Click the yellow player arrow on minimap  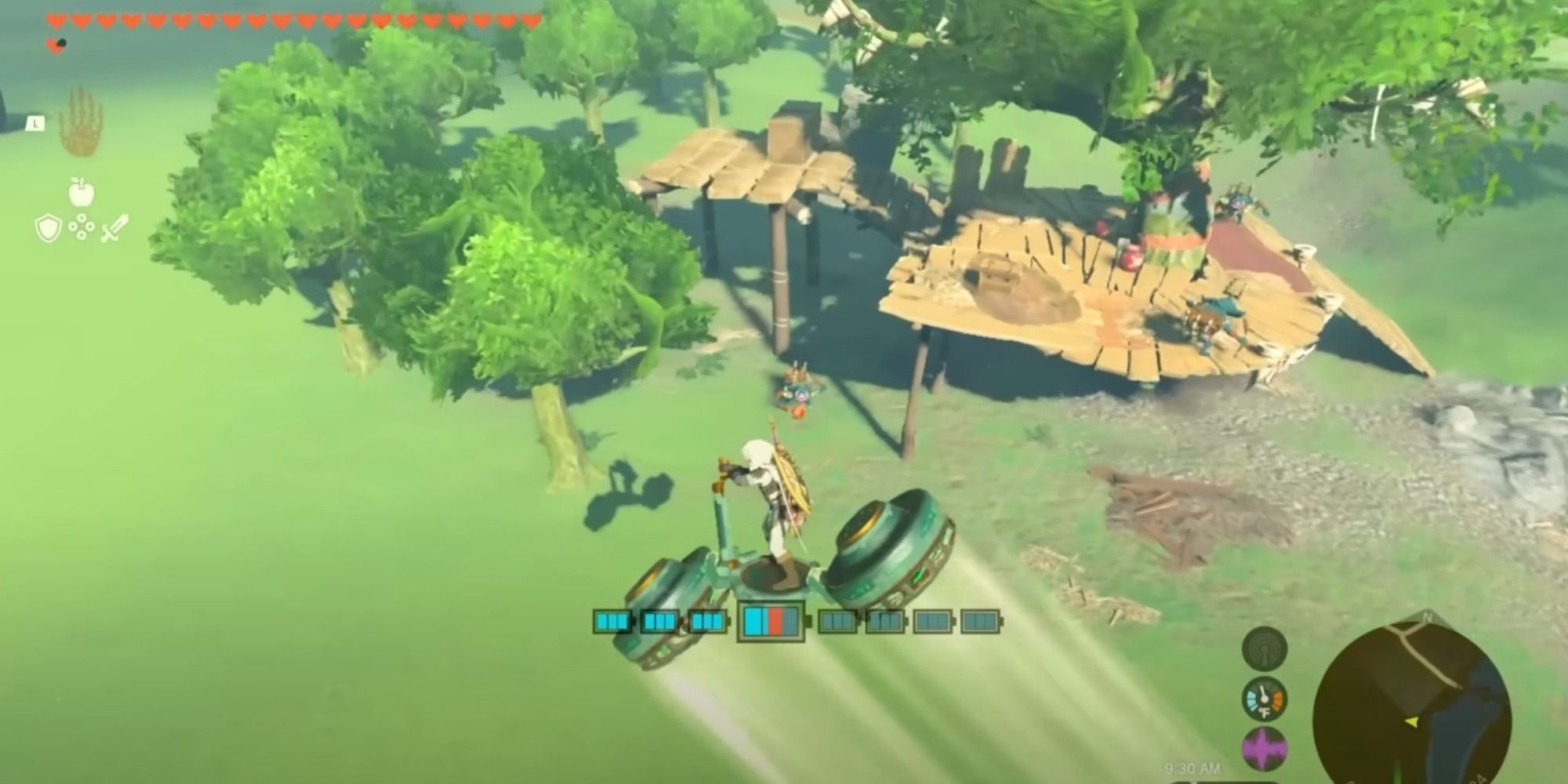pos(1411,722)
